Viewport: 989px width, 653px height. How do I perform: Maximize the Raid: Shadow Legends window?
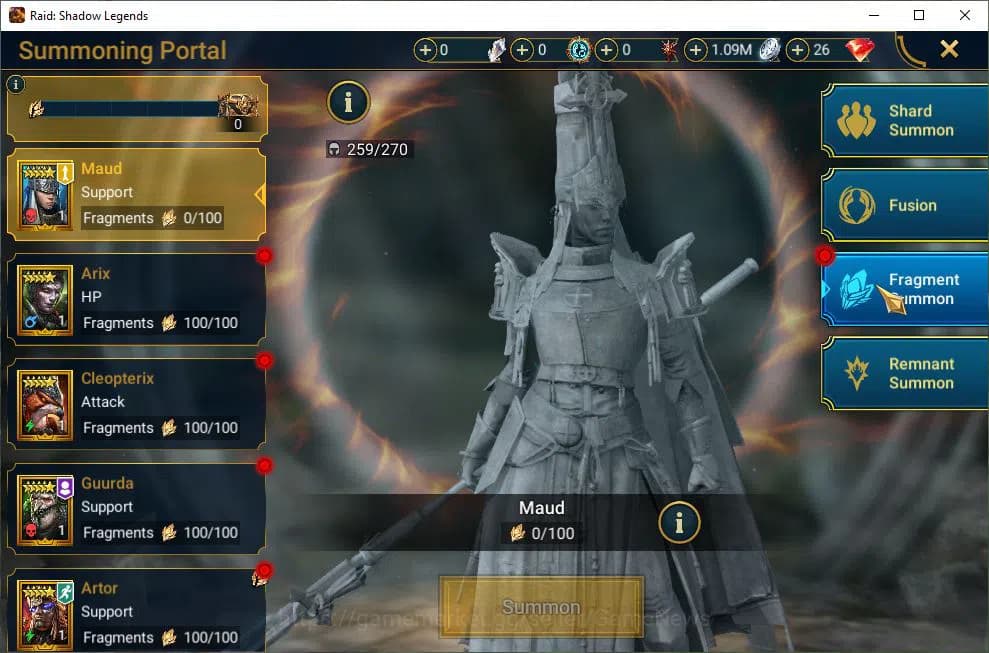919,15
